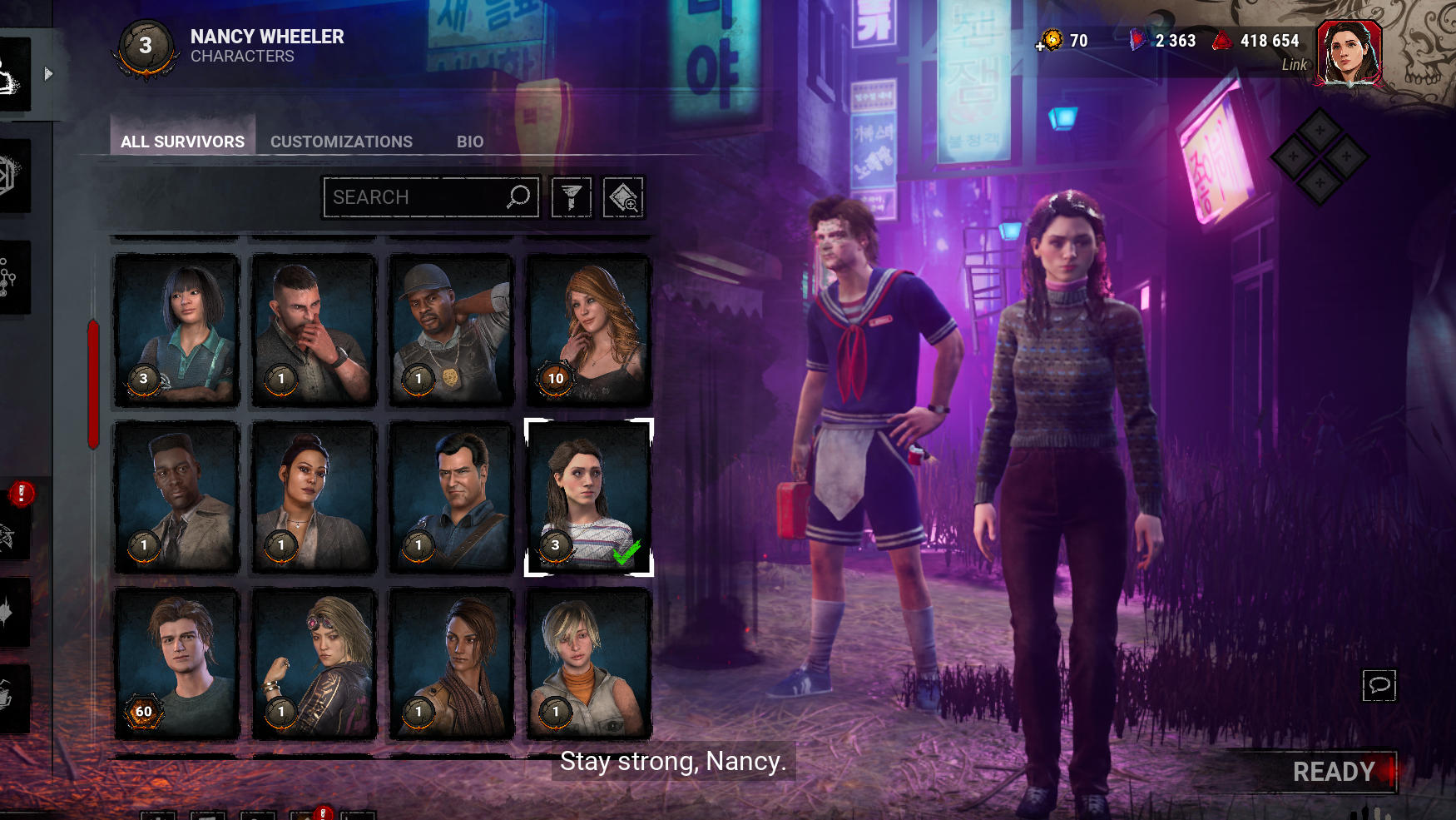
Task: Select the level 10 red-haired survivor
Action: pos(588,330)
